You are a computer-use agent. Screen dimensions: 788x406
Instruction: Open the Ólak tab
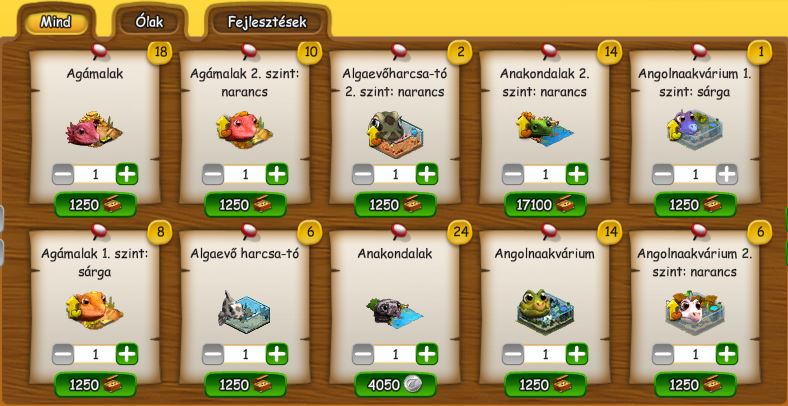(x=149, y=21)
